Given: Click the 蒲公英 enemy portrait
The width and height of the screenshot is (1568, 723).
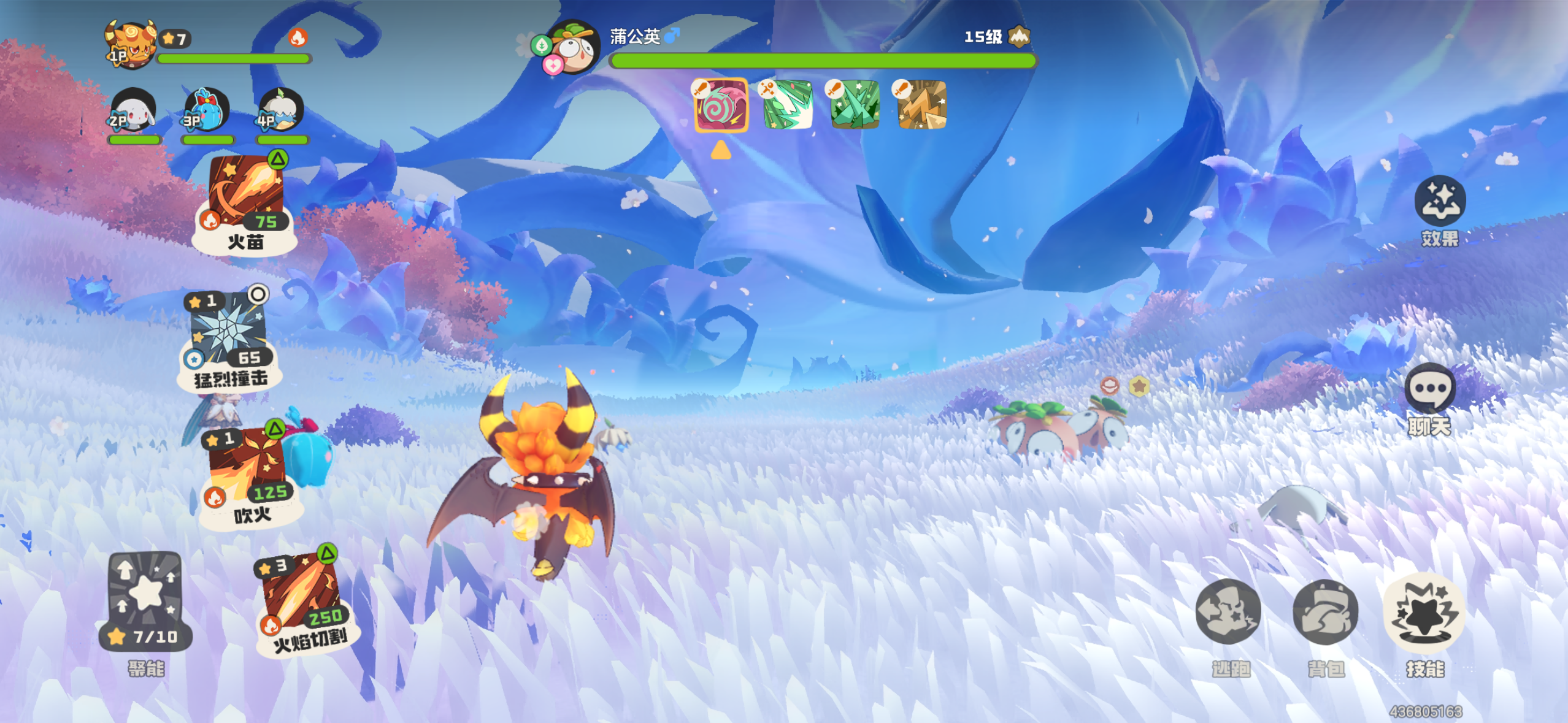Looking at the screenshot, I should [x=571, y=48].
